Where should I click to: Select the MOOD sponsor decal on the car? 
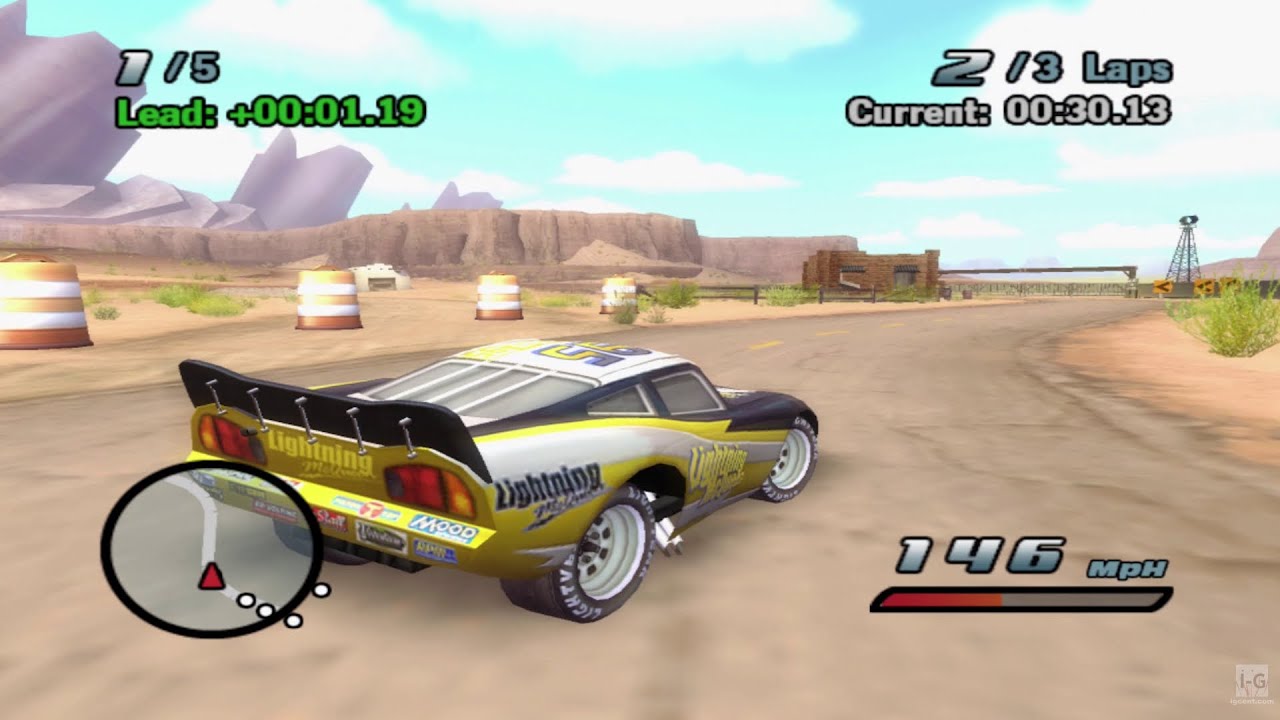(442, 528)
